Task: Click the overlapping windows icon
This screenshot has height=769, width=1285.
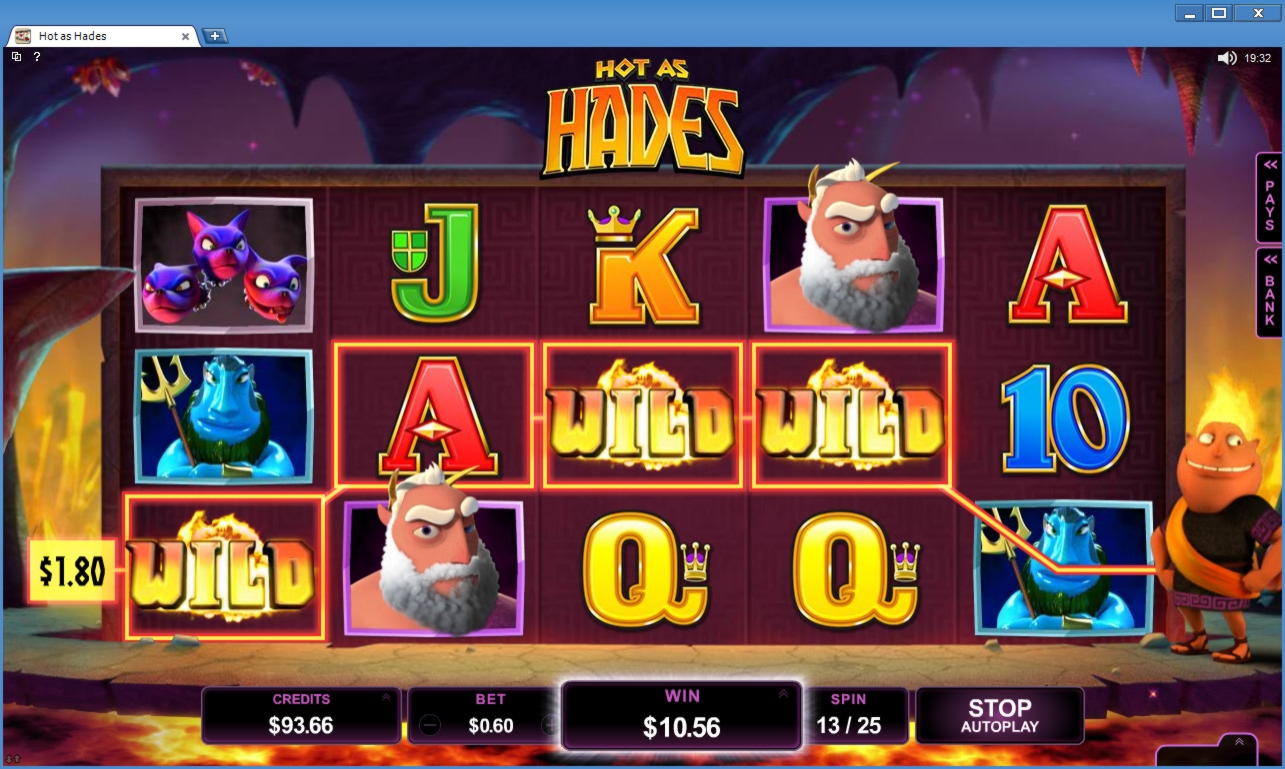Action: [16, 57]
